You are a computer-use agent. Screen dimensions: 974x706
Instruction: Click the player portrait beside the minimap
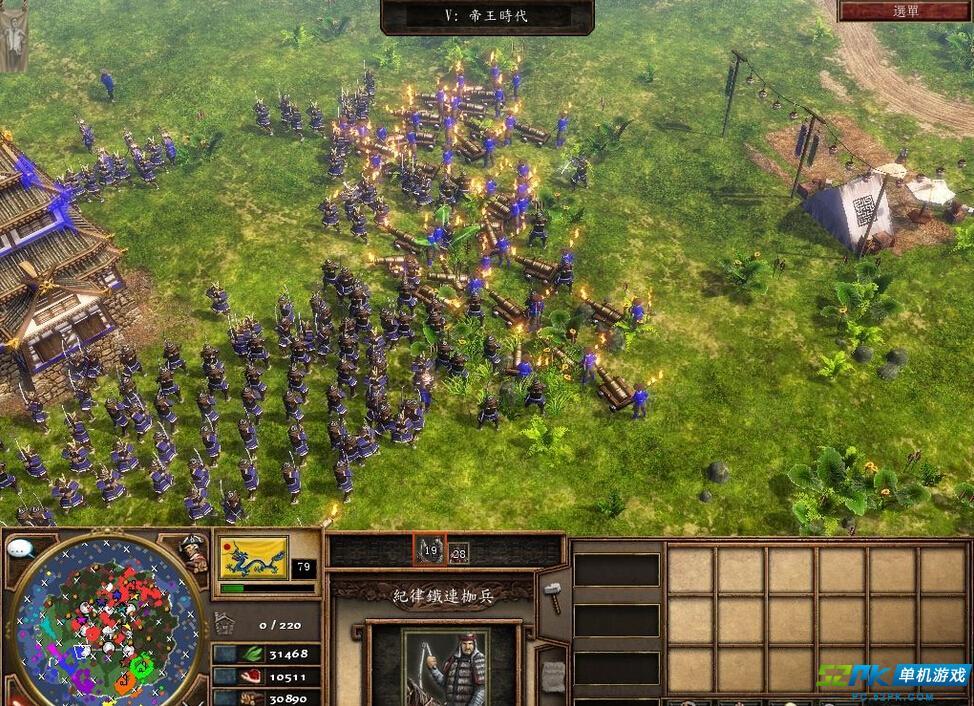click(x=192, y=554)
